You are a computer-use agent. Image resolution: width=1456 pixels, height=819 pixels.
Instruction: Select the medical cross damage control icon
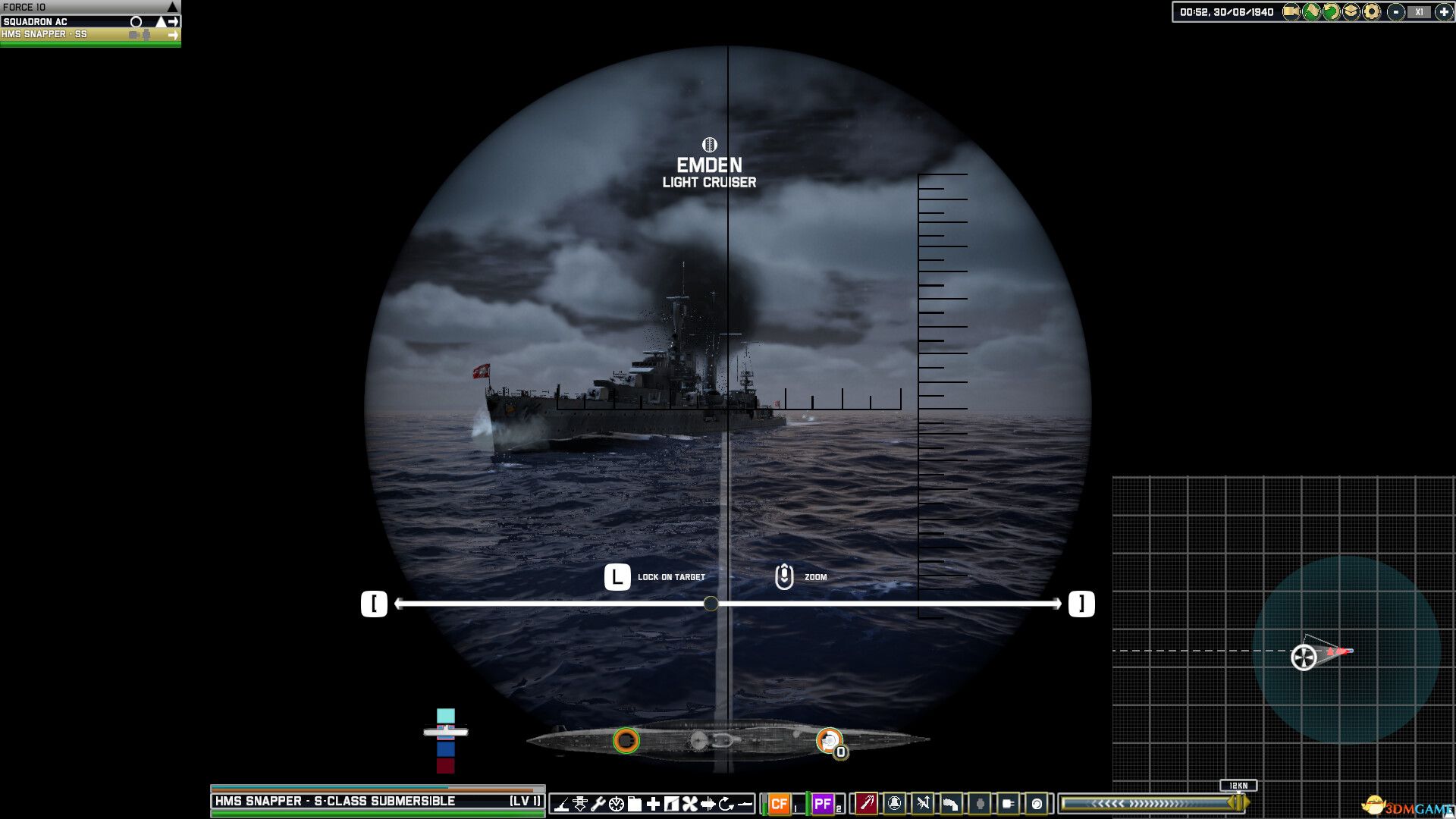[x=651, y=805]
